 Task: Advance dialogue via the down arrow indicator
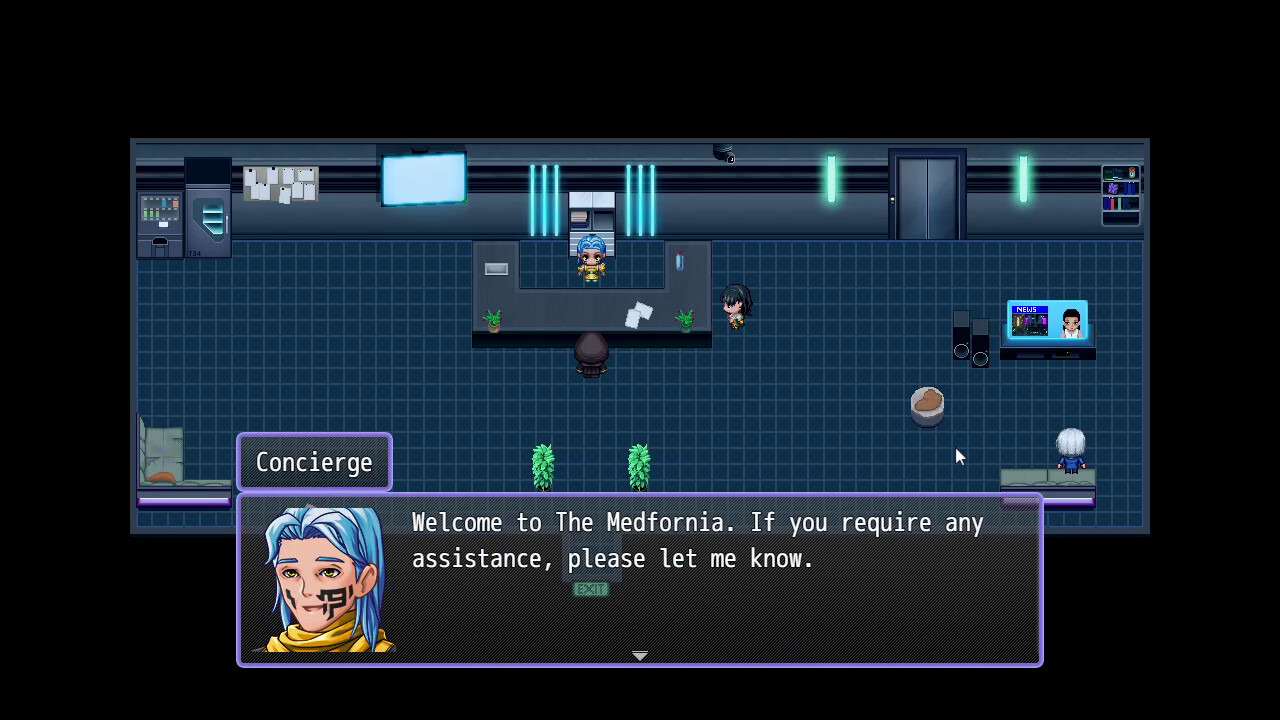(x=640, y=655)
